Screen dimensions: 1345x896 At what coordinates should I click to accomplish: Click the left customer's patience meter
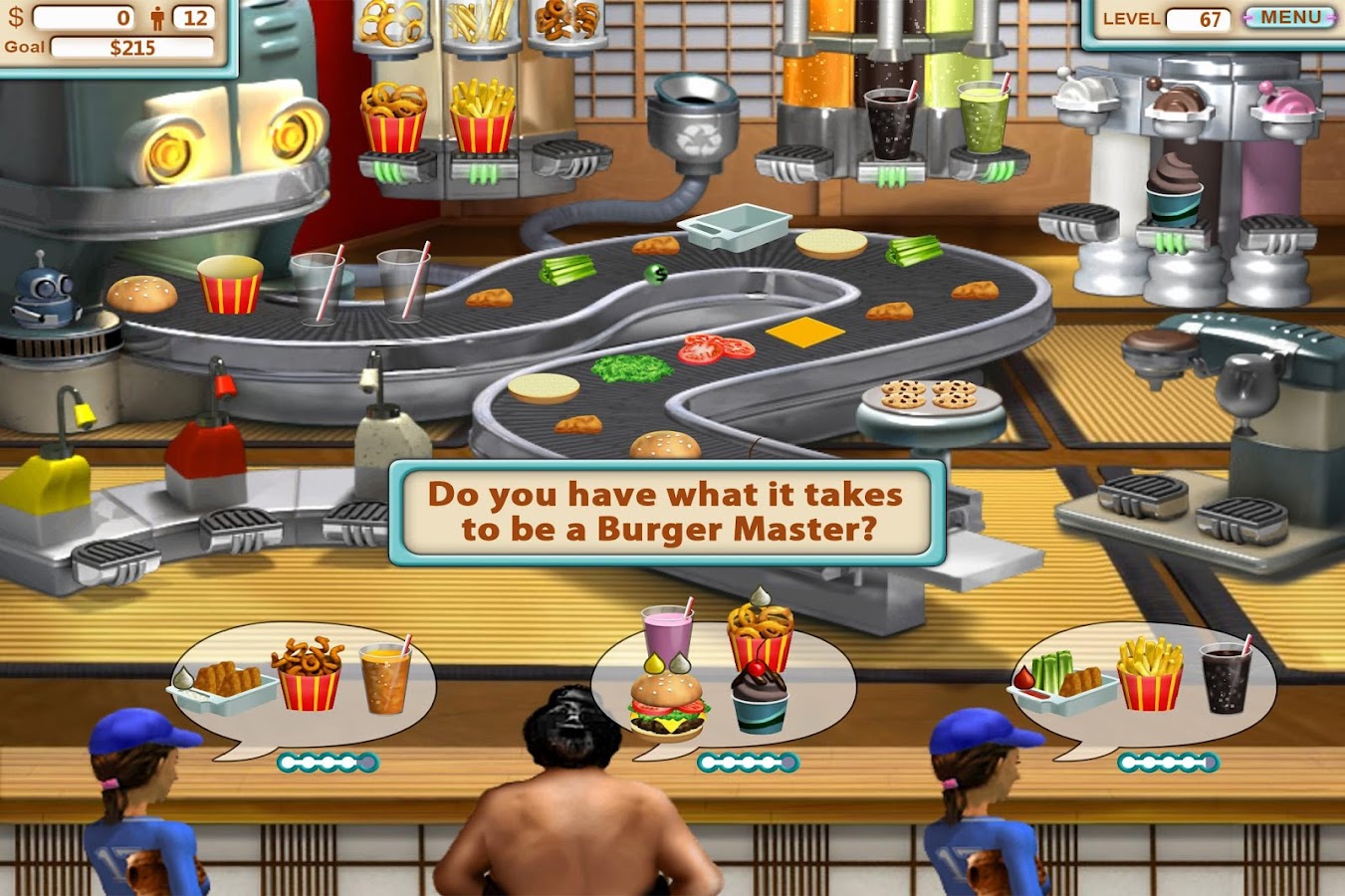click(329, 761)
